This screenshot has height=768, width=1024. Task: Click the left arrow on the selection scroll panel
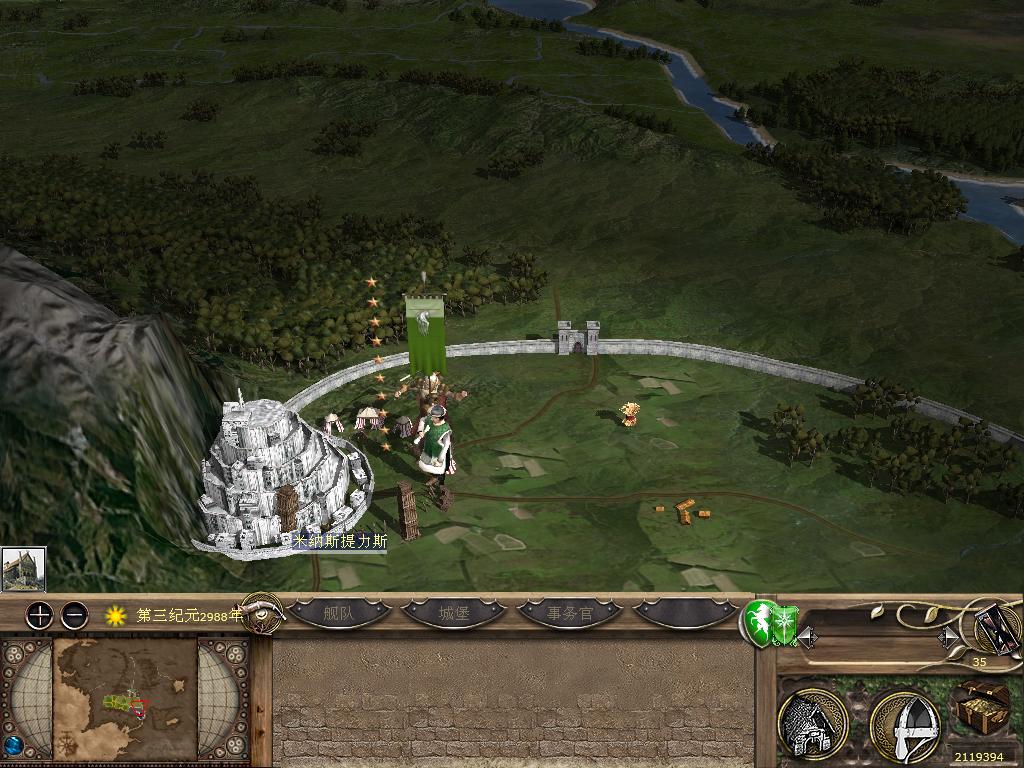[805, 637]
